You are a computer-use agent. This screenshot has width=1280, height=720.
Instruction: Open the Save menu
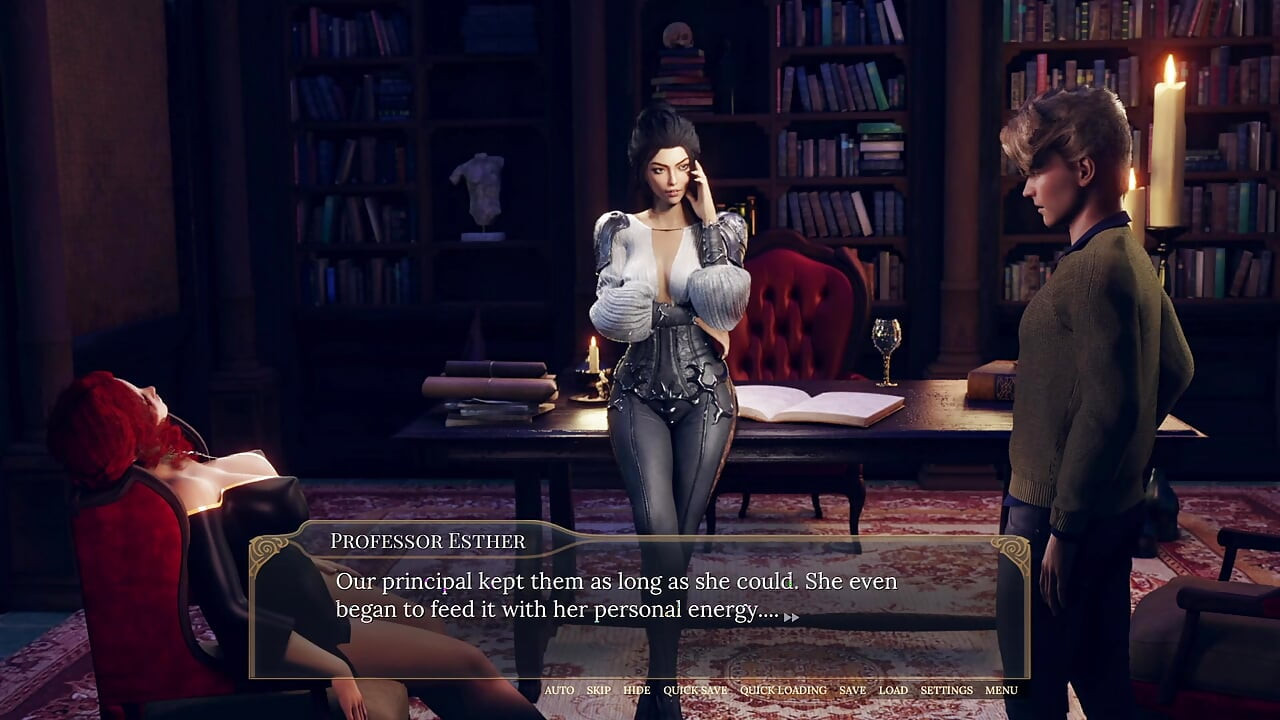click(852, 690)
